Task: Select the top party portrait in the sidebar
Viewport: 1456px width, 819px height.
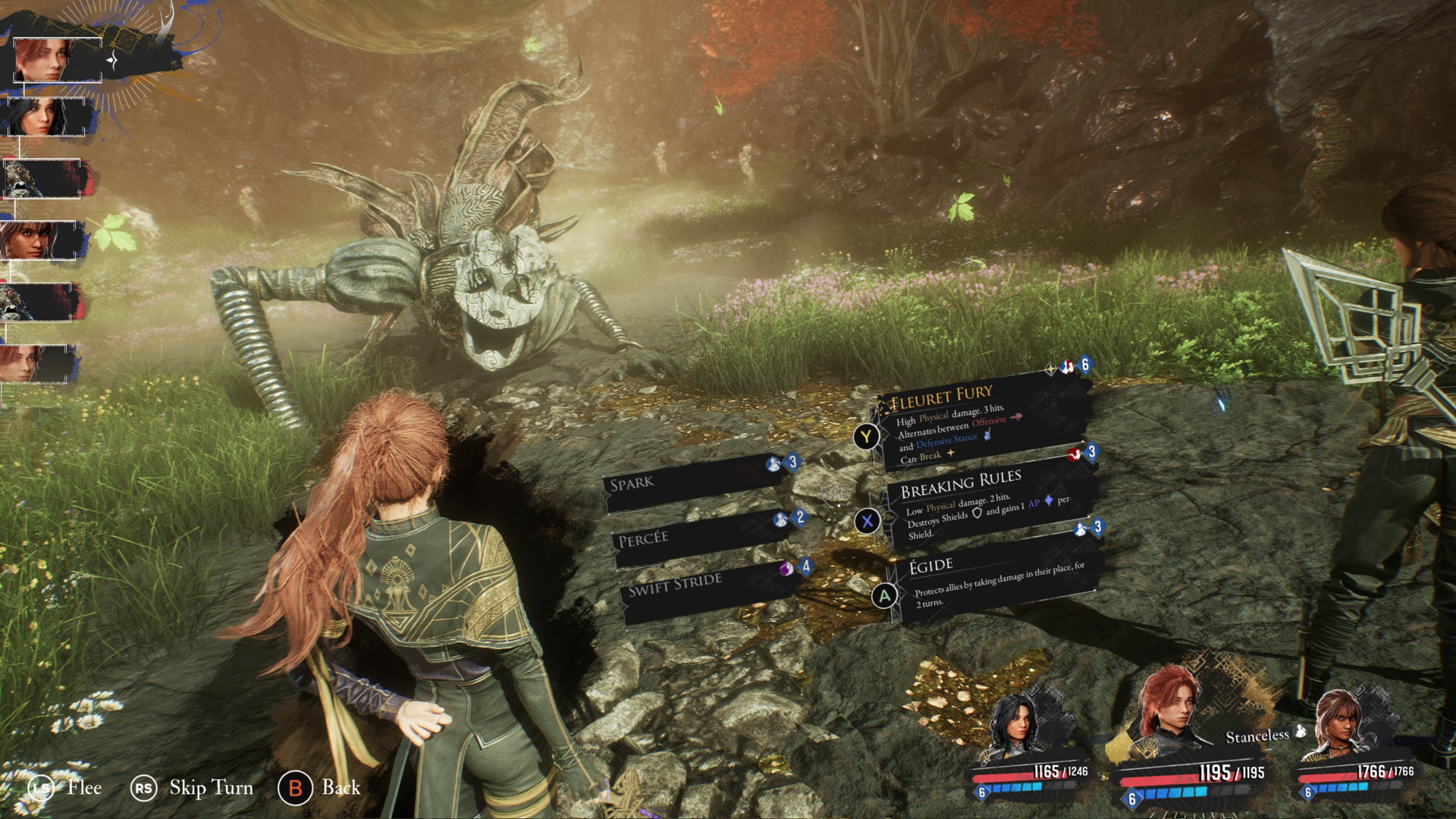Action: click(x=57, y=58)
